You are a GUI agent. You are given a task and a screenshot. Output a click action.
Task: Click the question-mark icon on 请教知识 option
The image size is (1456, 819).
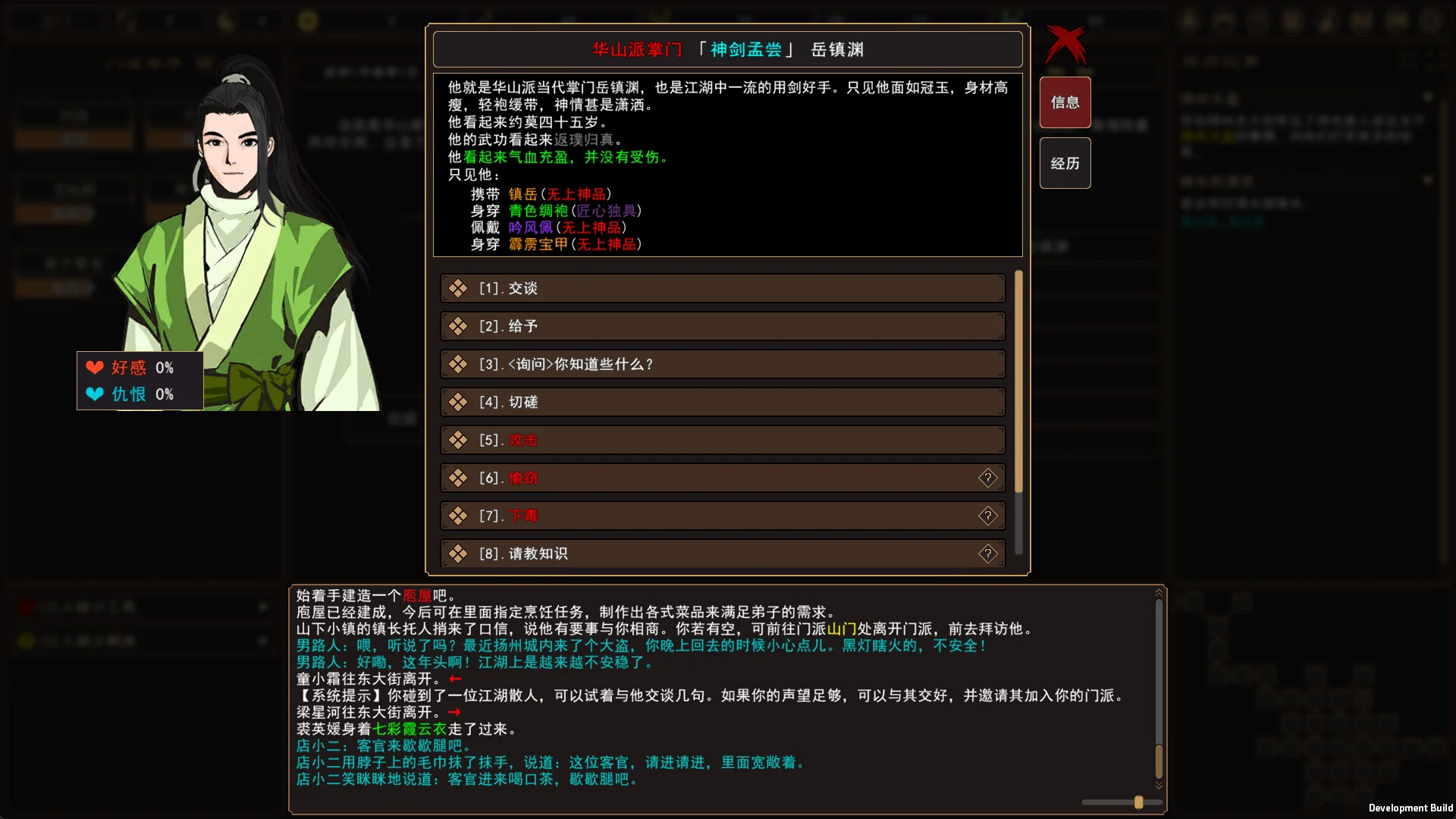pos(988,554)
